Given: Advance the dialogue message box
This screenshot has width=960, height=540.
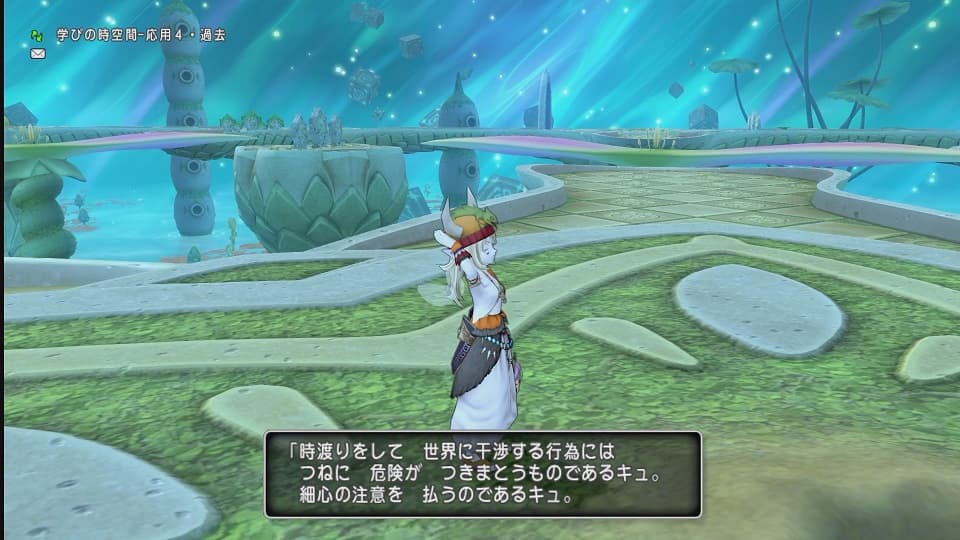Looking at the screenshot, I should click(483, 474).
